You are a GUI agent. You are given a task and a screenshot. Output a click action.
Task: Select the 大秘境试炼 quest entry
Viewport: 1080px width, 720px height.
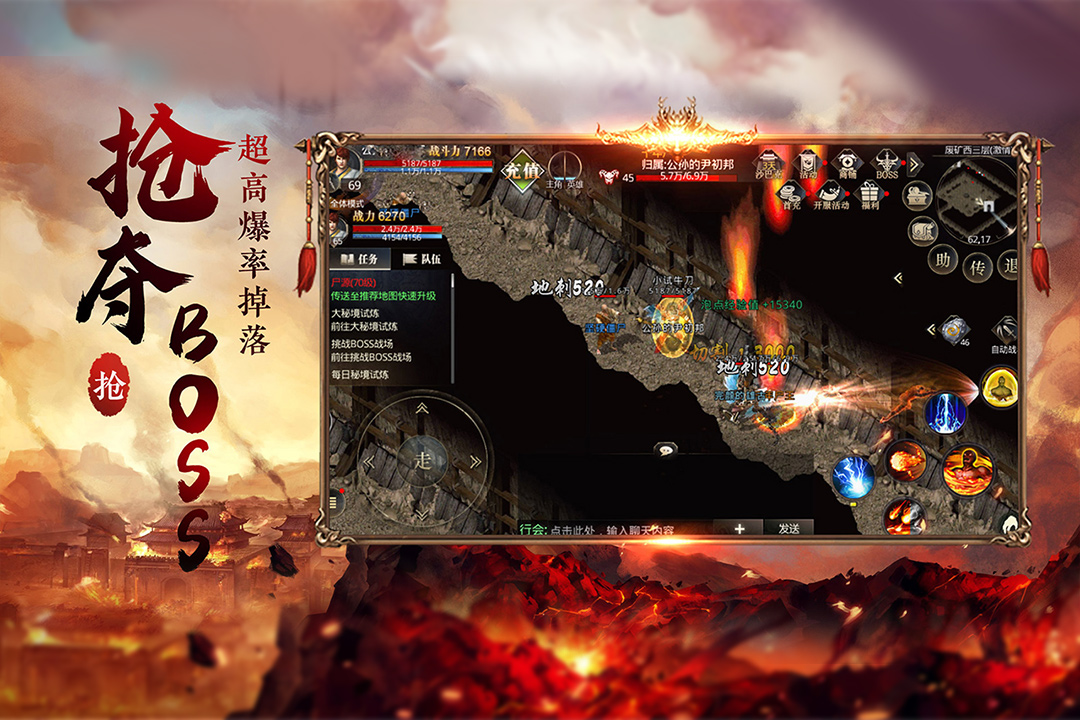pyautogui.click(x=355, y=313)
